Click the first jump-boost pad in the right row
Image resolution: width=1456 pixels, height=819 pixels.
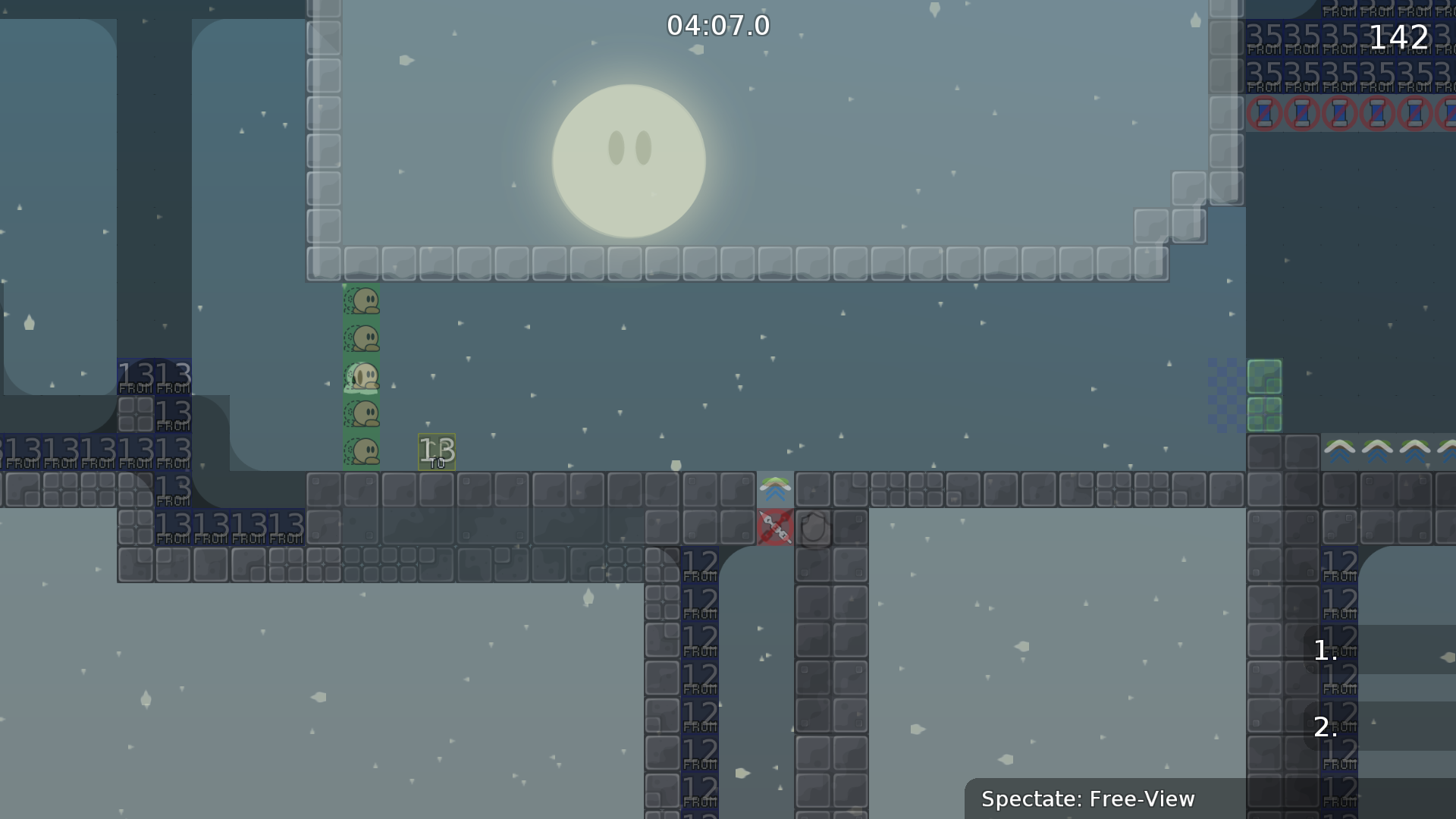point(1339,450)
